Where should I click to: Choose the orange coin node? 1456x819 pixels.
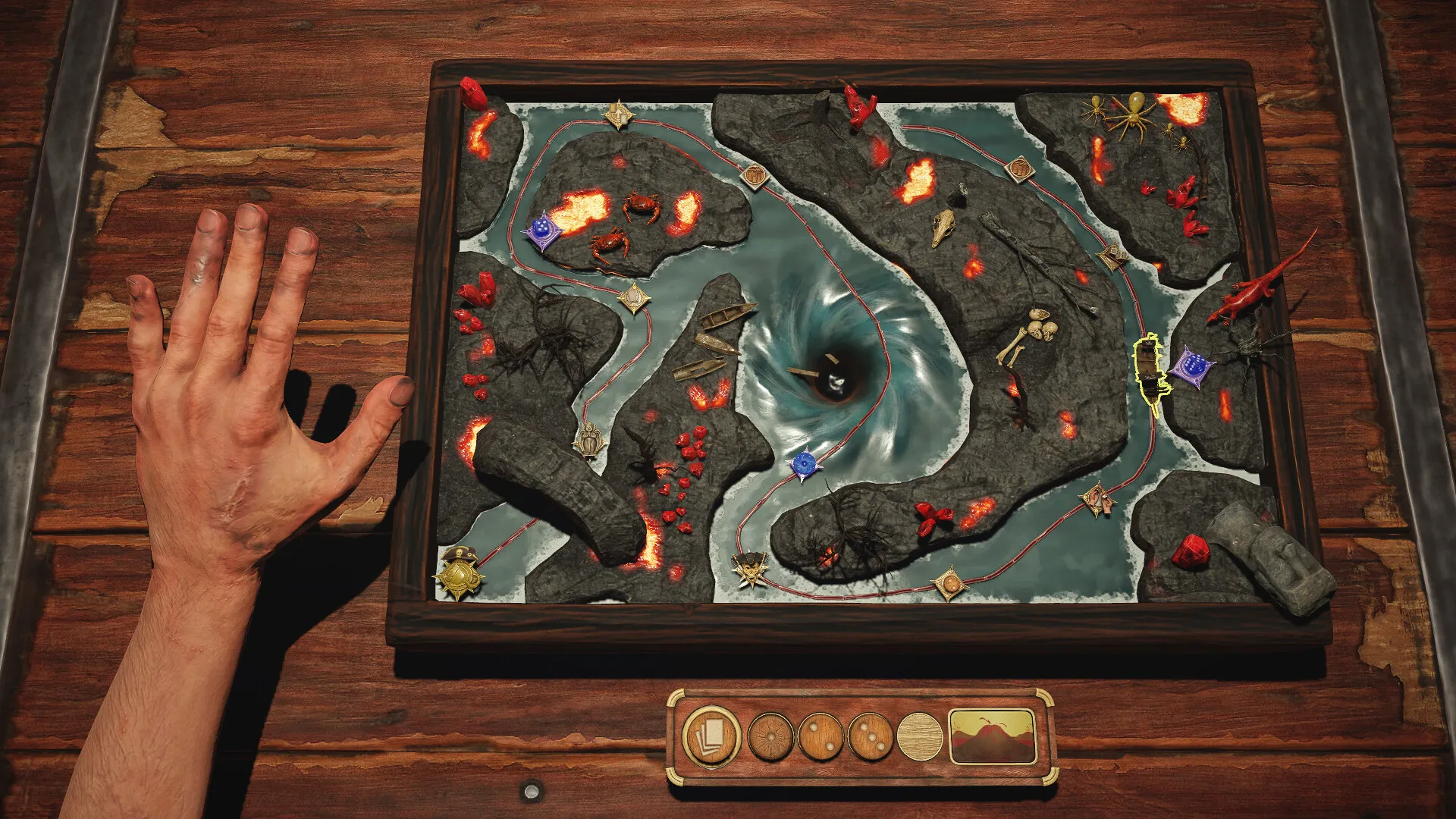949,584
